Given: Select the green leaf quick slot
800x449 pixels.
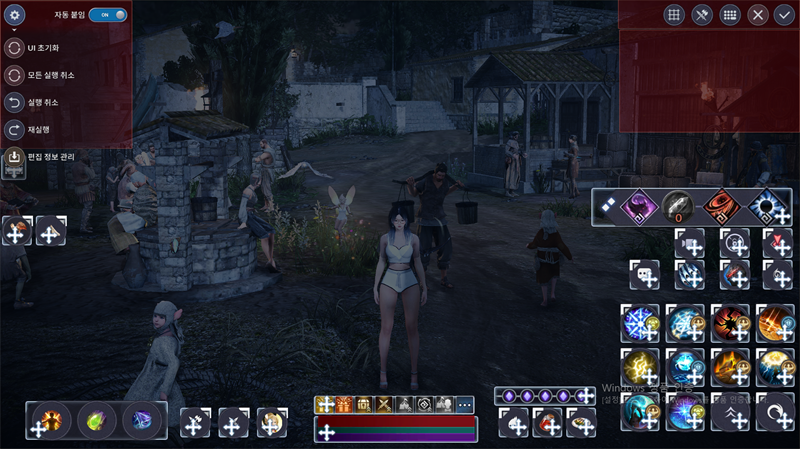Looking at the screenshot, I should (97, 420).
